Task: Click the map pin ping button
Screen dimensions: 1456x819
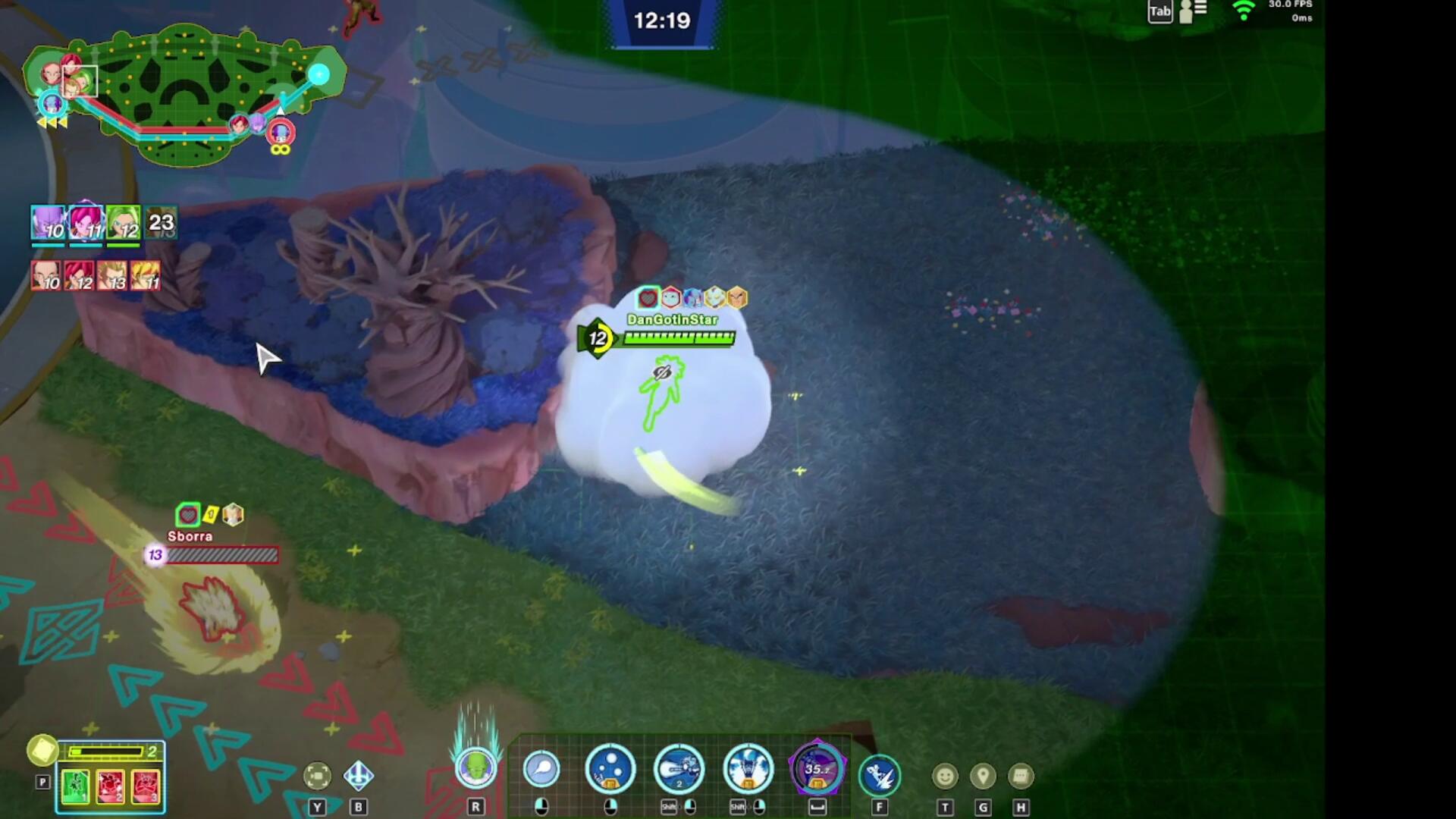Action: point(983,776)
